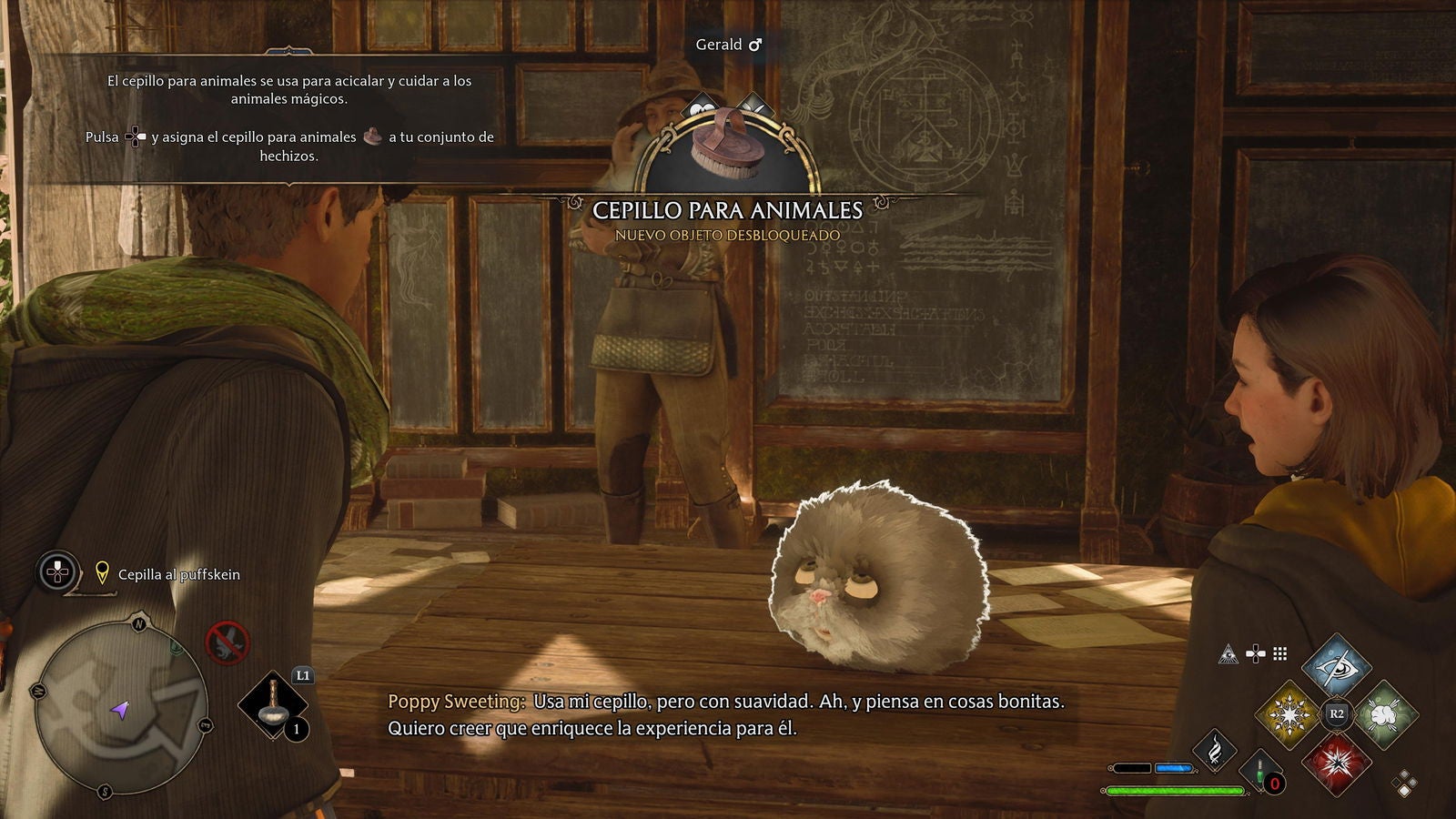Use the green Wiggenweld healing potion slot
The image size is (1456, 819).
tap(1262, 772)
